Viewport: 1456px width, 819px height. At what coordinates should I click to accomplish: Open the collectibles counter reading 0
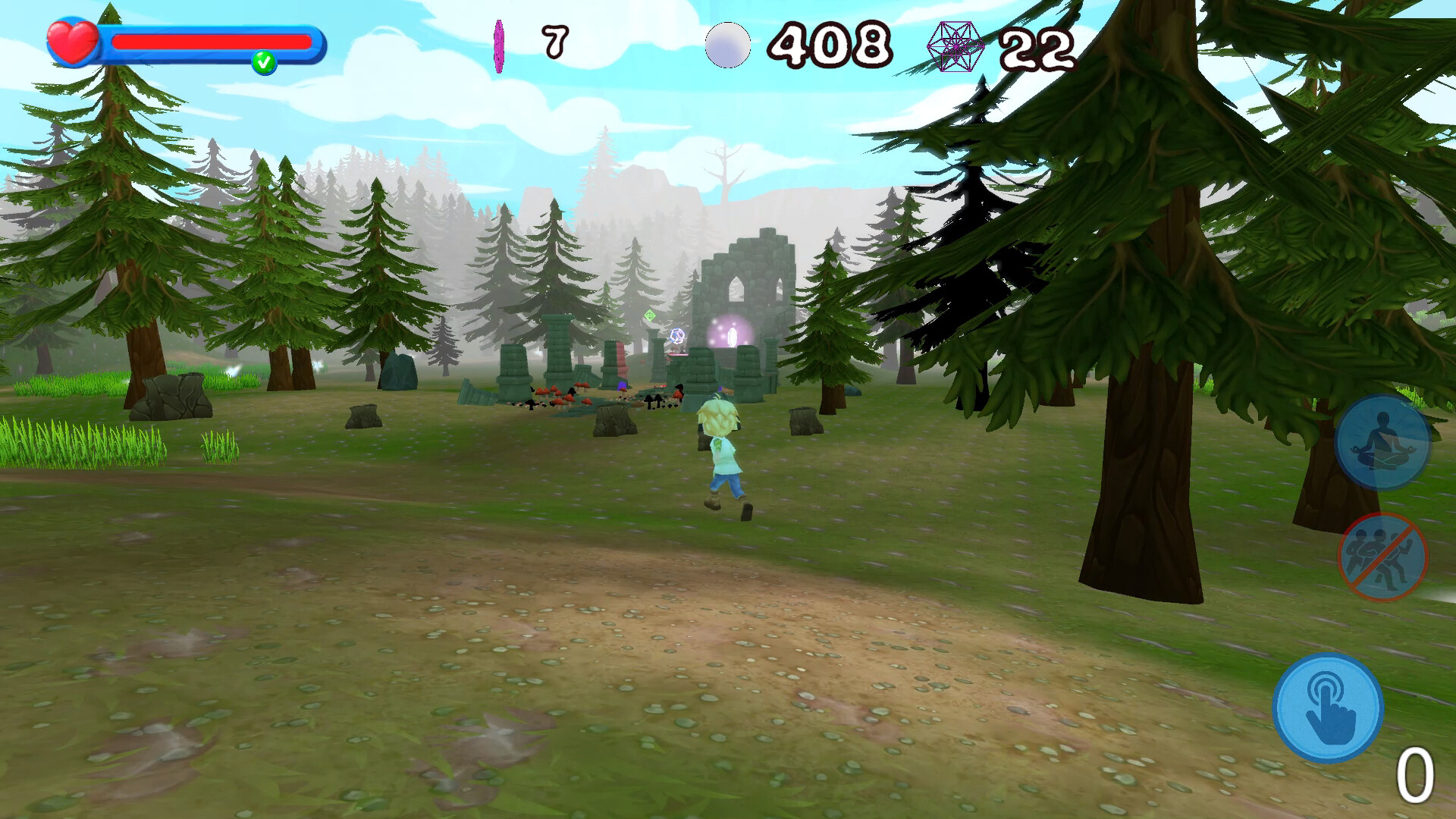pyautogui.click(x=1415, y=775)
